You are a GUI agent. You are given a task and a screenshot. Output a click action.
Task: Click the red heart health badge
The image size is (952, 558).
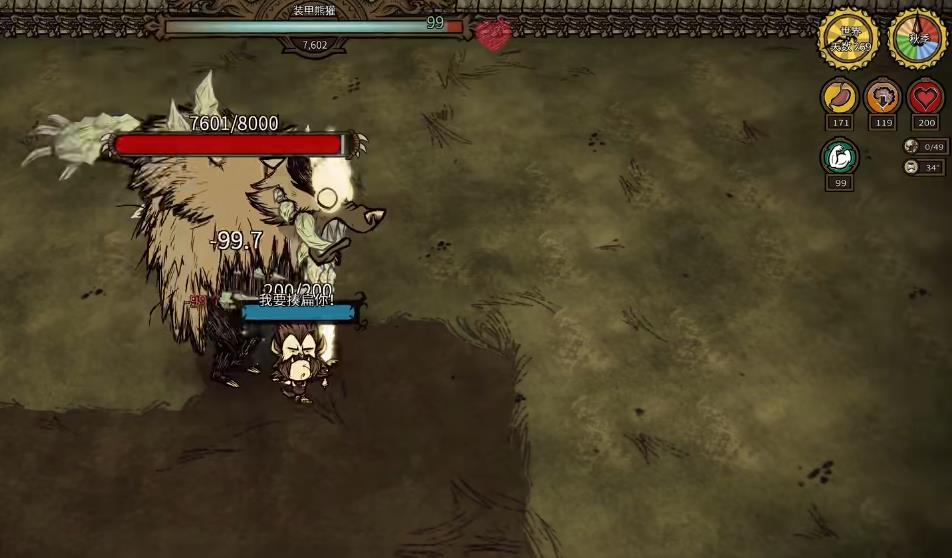tap(925, 97)
